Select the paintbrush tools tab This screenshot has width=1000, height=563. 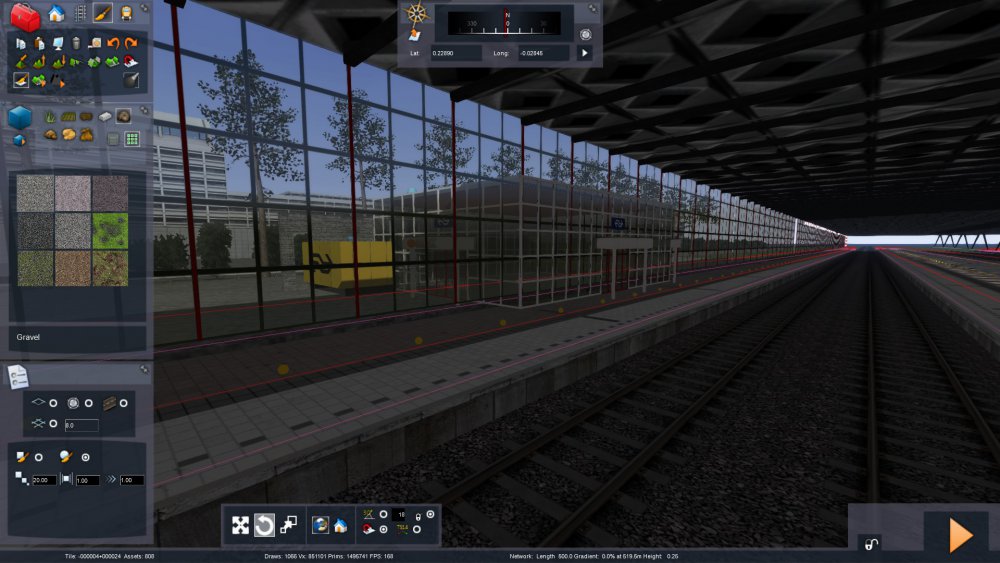[103, 13]
